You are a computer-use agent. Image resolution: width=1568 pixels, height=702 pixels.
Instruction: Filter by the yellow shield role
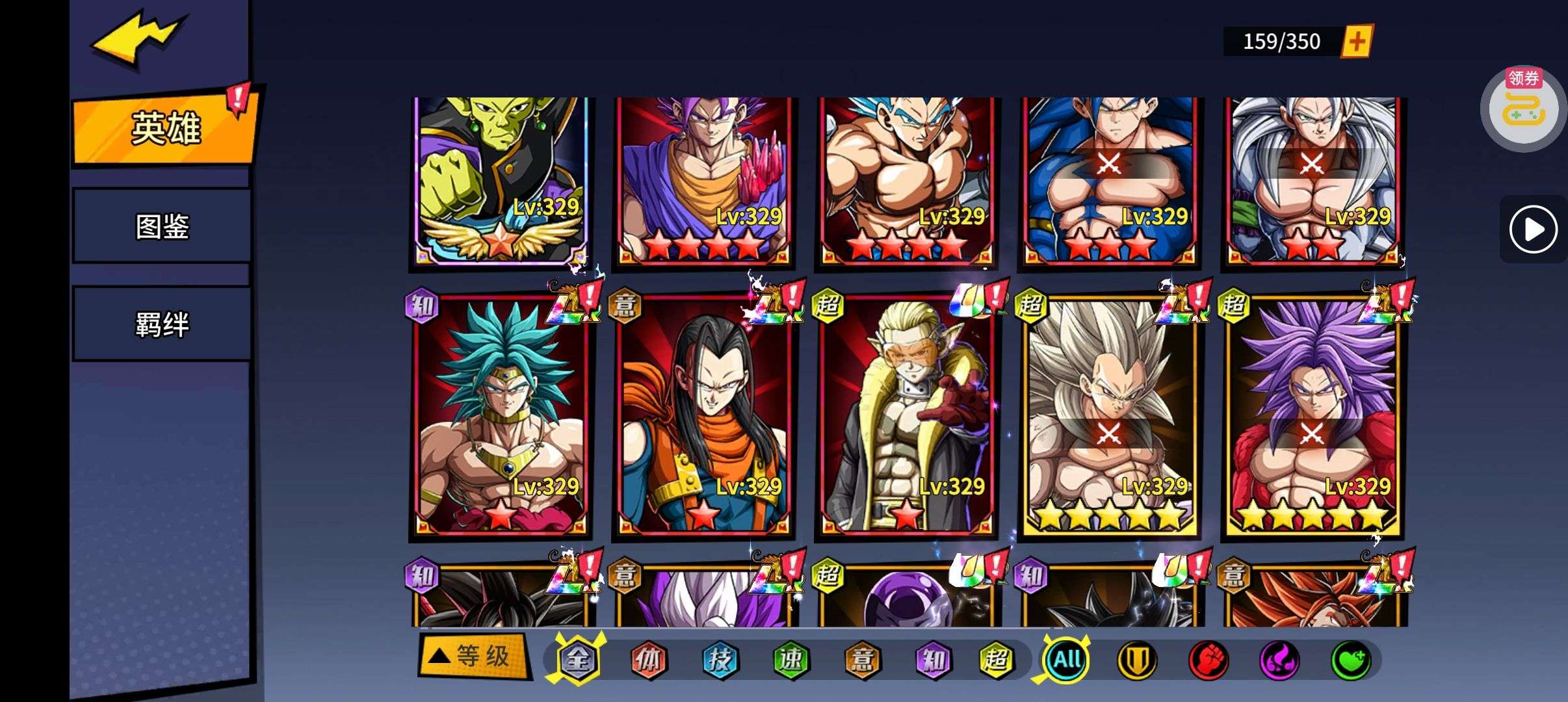pos(1137,660)
